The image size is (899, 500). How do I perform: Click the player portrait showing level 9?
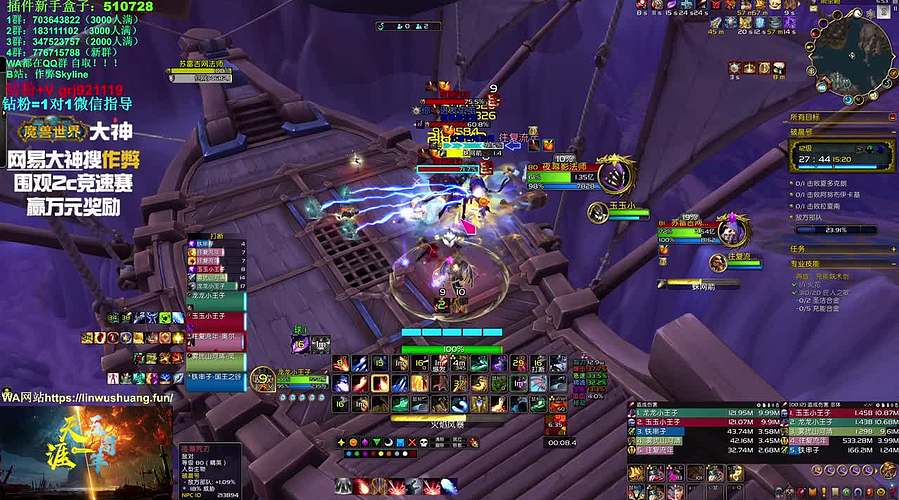pyautogui.click(x=262, y=378)
